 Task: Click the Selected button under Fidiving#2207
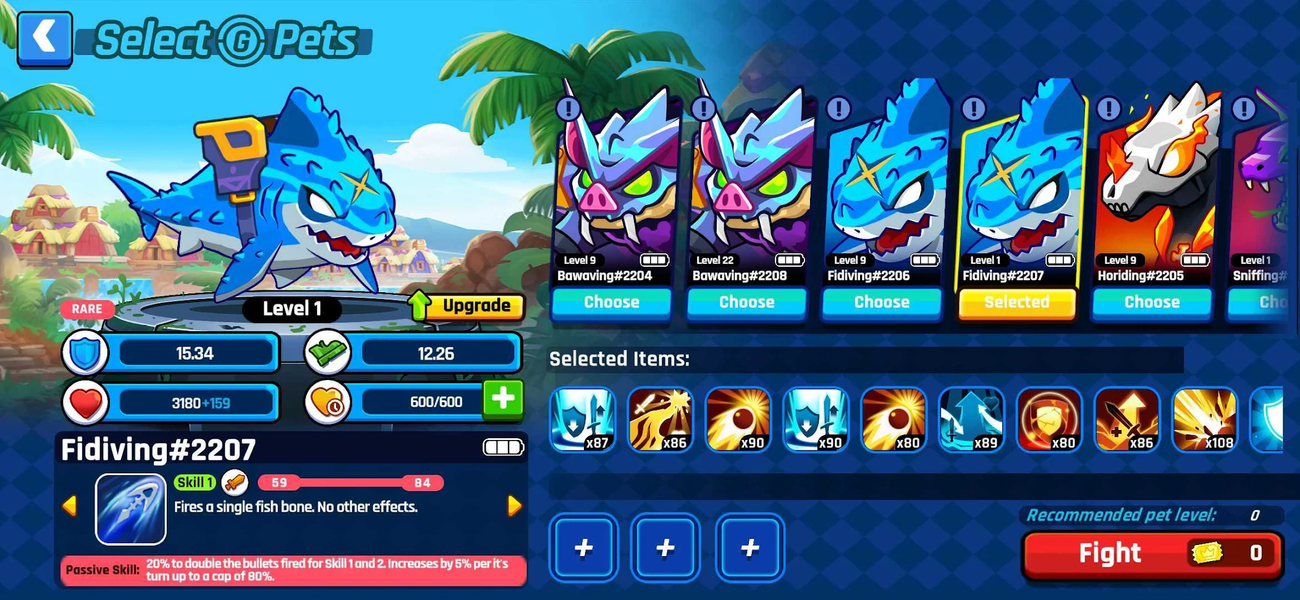(1016, 302)
